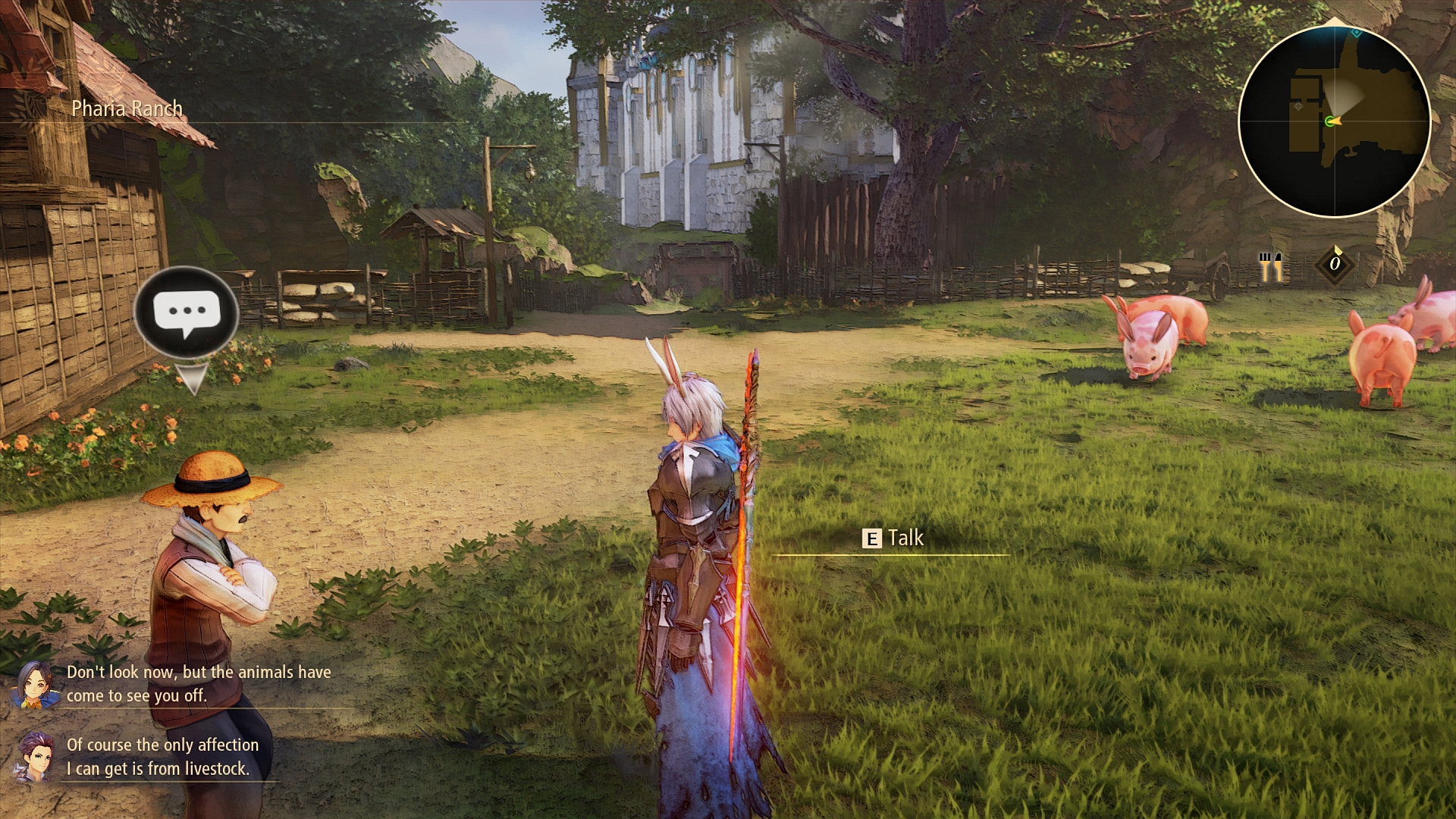Click the speech bubble talk marker
Viewport: 1456px width, 819px height.
[x=186, y=311]
